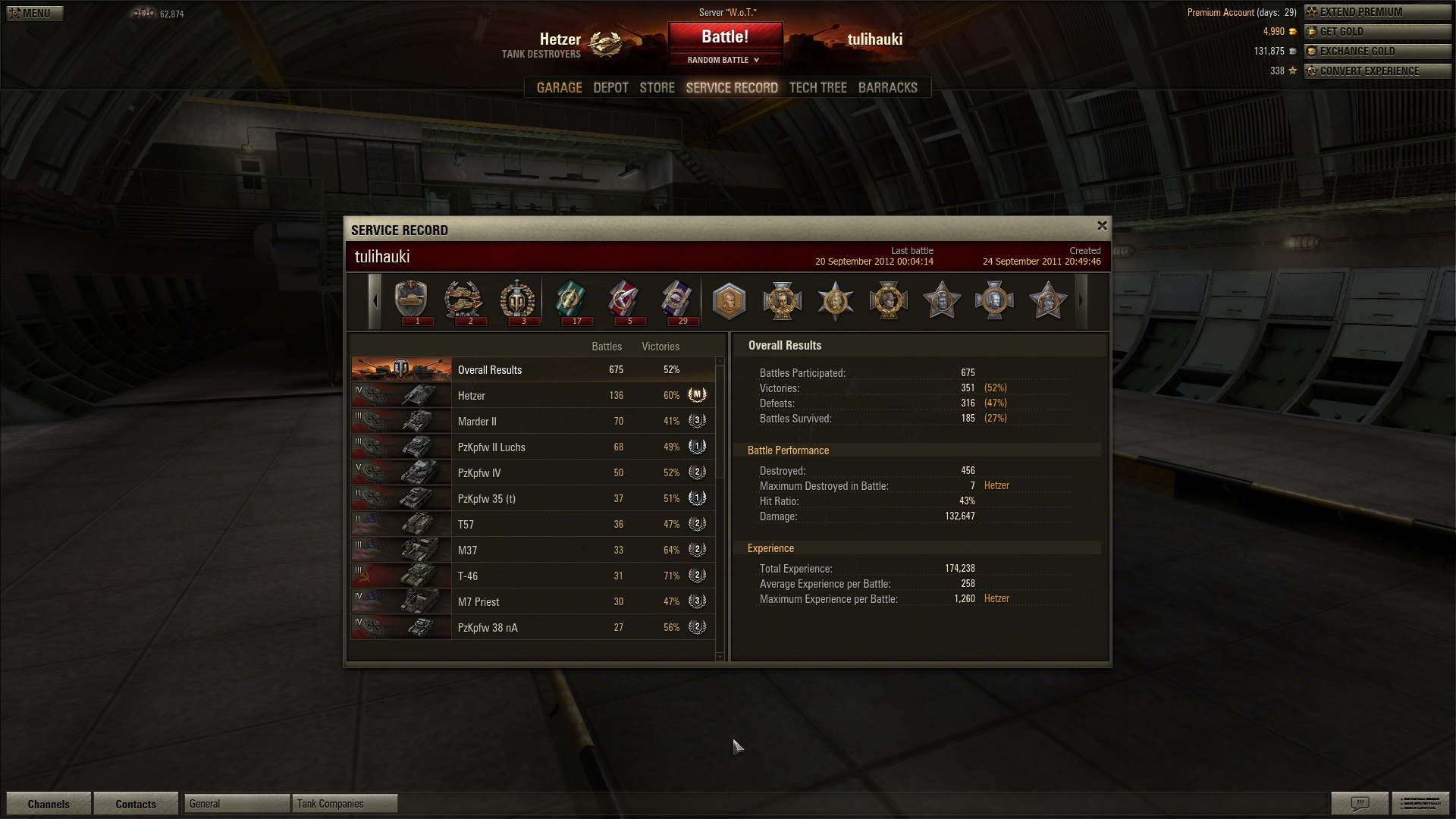The image size is (1456, 819).
Task: View the Tech Tree tab
Action: (817, 88)
